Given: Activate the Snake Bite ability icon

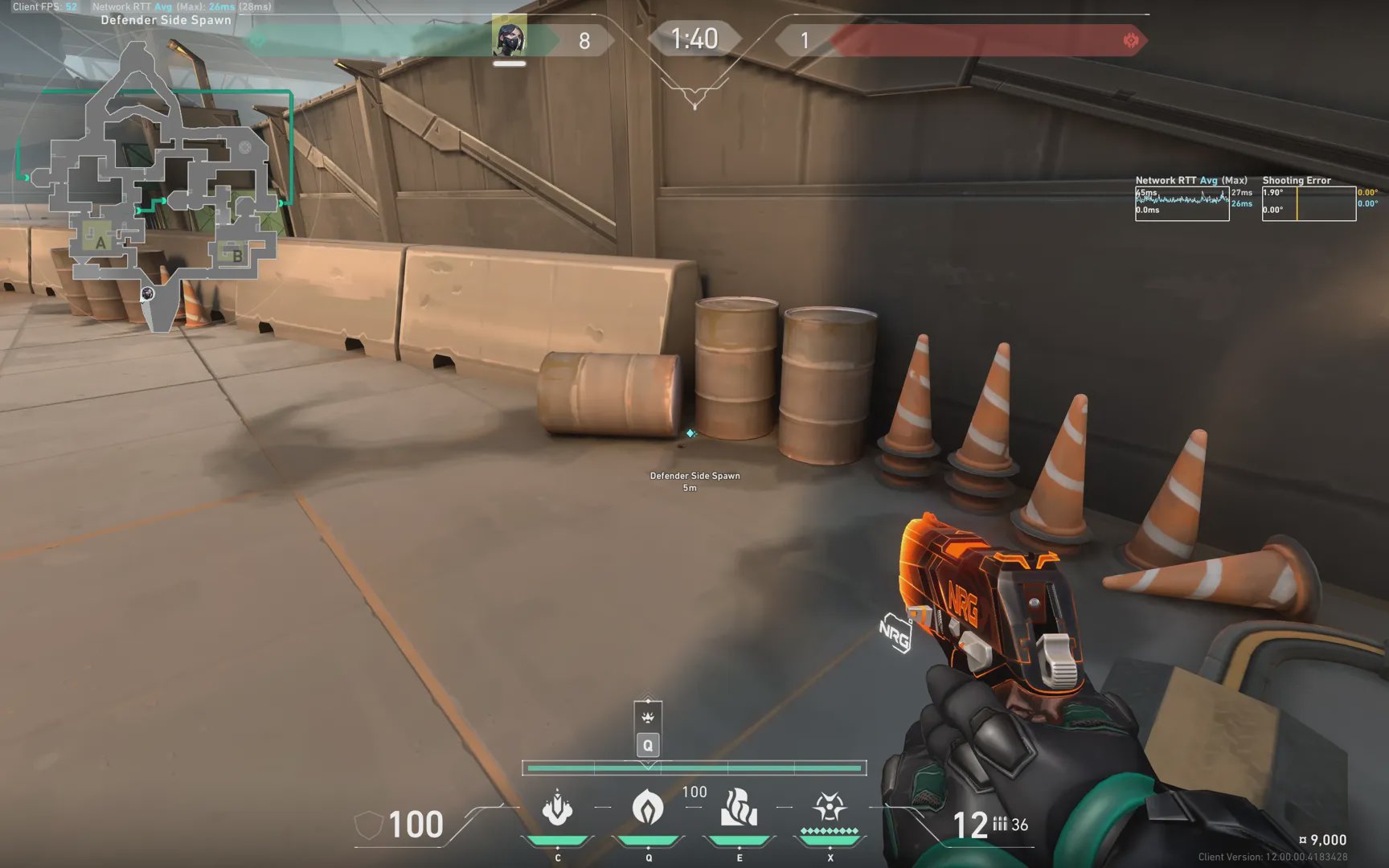Looking at the screenshot, I should pyautogui.click(x=557, y=809).
